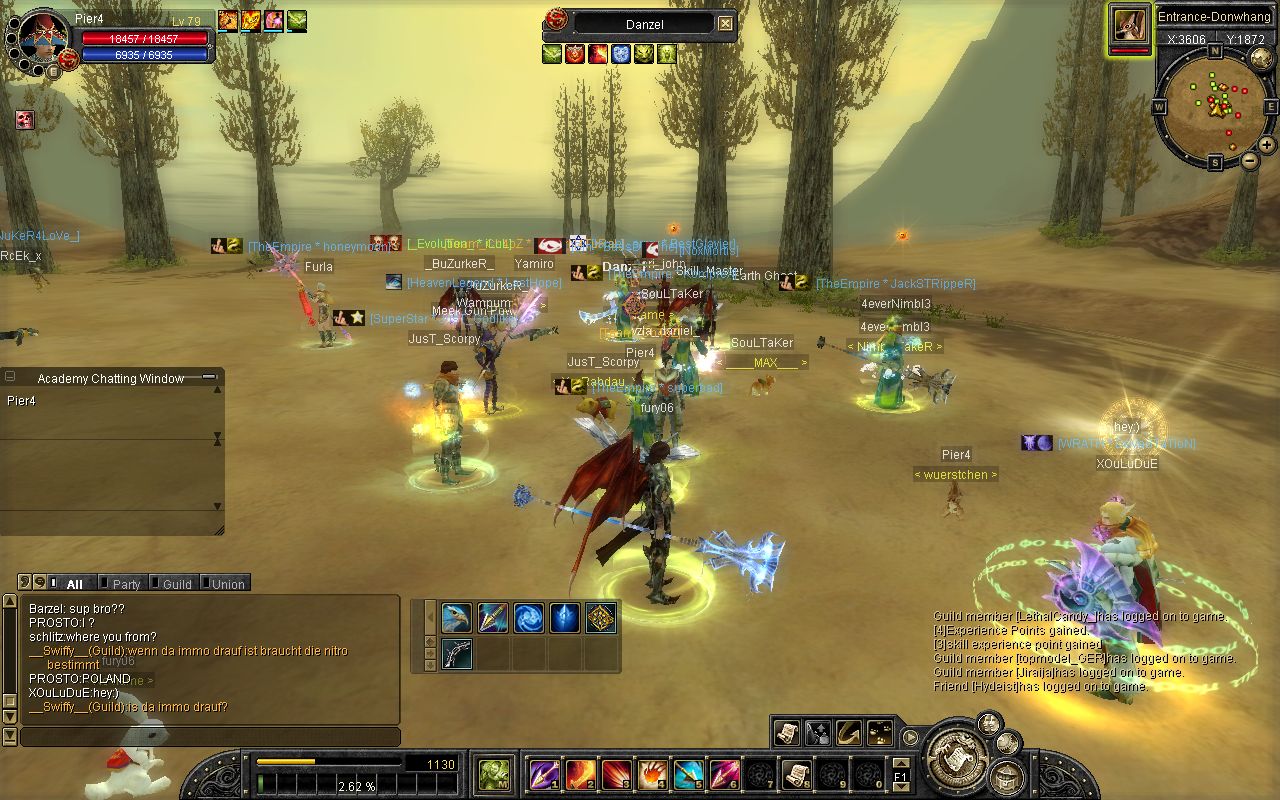Viewport: 1280px width, 800px height.
Task: Use the scroll item in hotbar slot 8
Action: 796,773
